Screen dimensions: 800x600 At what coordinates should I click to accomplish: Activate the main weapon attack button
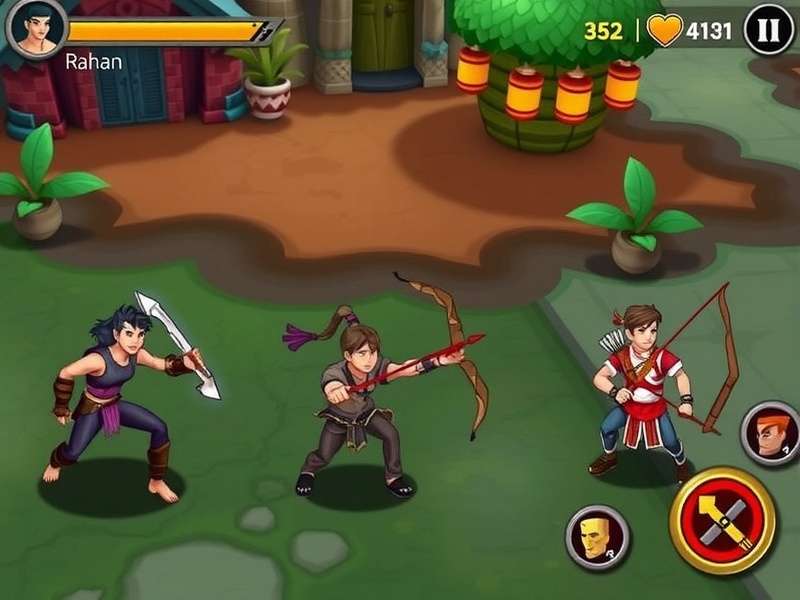click(x=721, y=521)
